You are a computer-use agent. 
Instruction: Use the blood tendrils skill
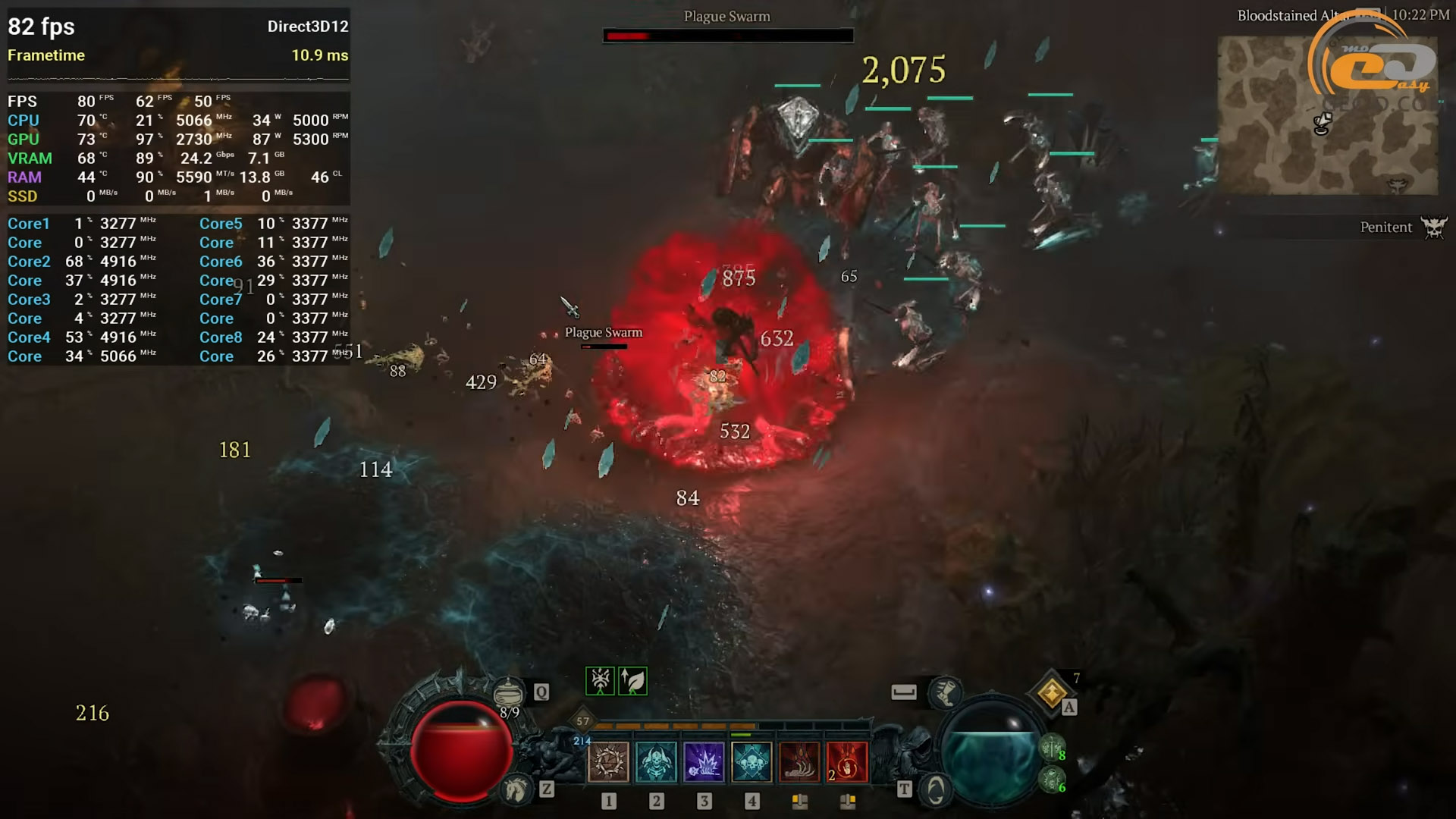tap(799, 761)
